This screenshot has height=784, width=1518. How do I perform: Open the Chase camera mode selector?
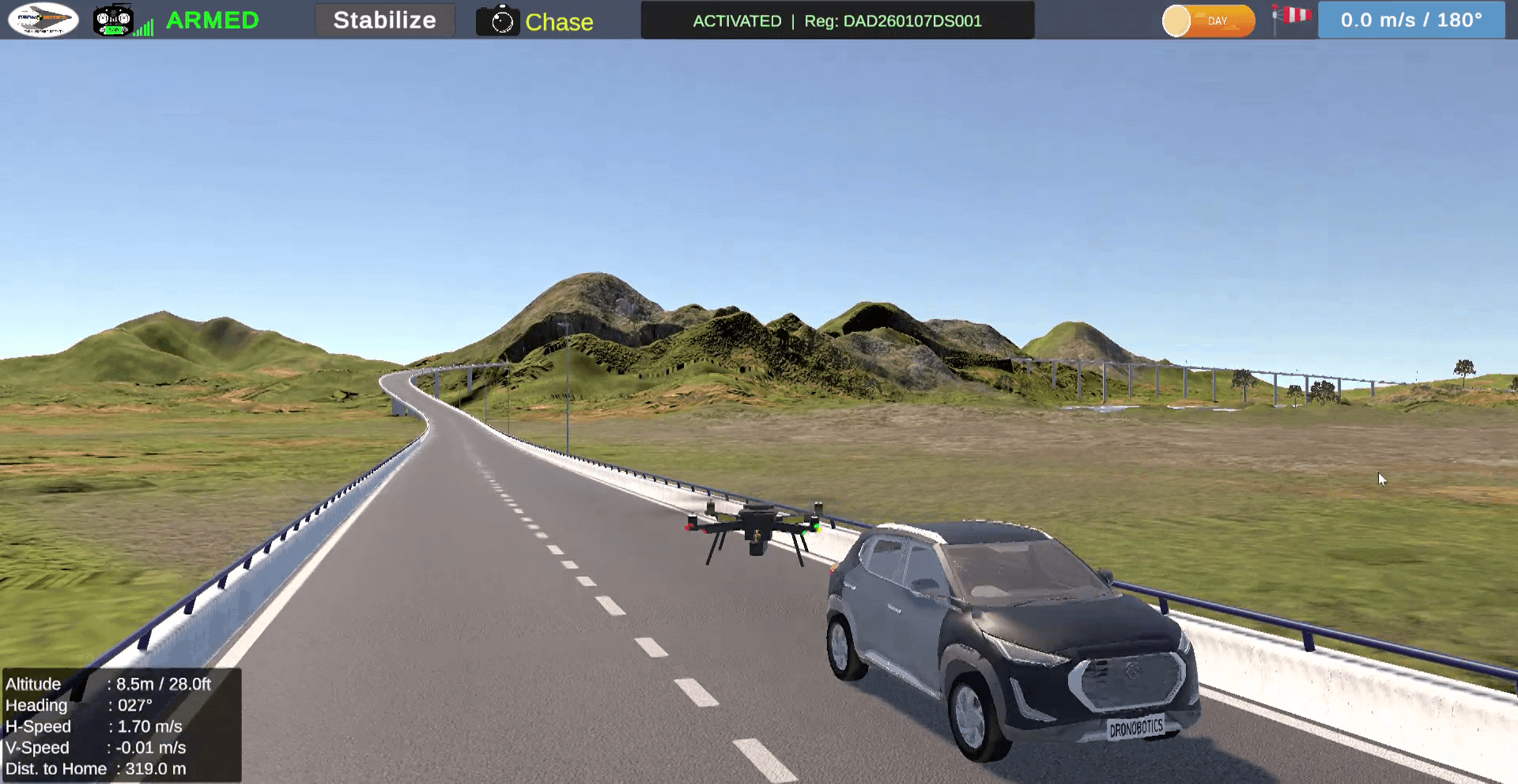click(x=536, y=21)
